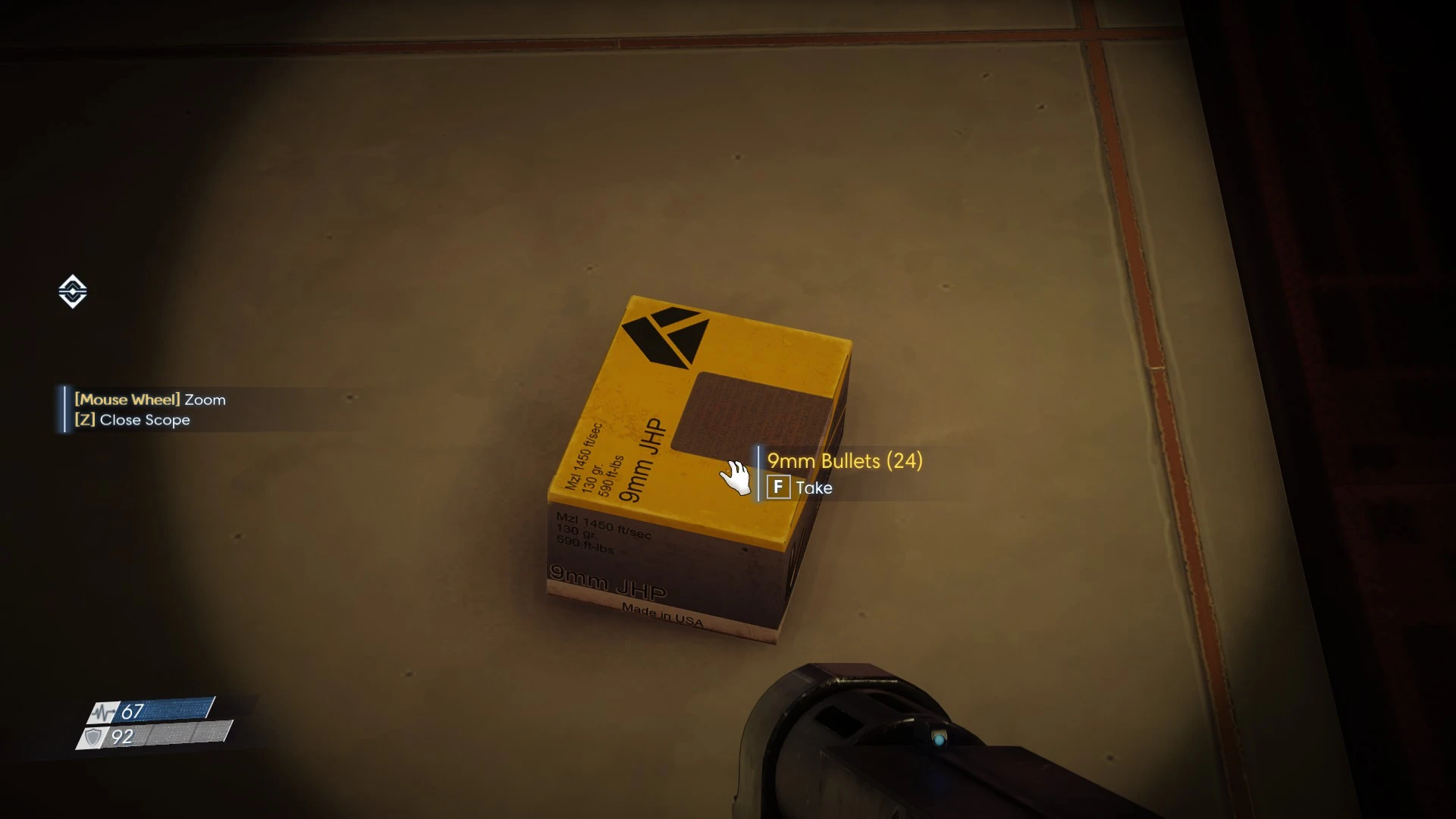Expand the 9mm Bullets item tooltip
The image size is (1456, 819).
[843, 460]
